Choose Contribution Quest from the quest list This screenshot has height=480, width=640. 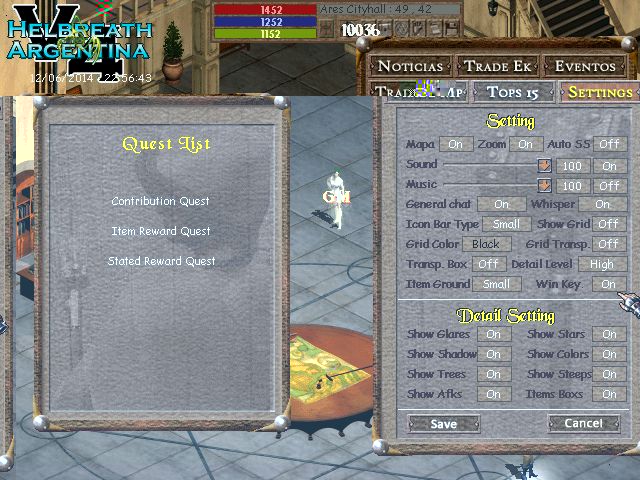[161, 201]
